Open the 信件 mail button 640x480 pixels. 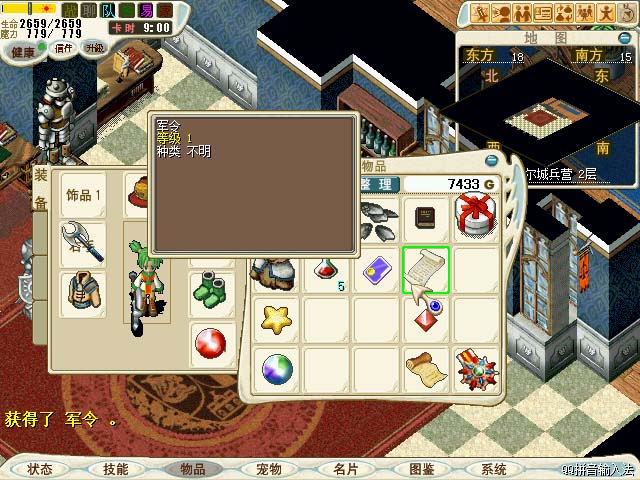[x=62, y=49]
